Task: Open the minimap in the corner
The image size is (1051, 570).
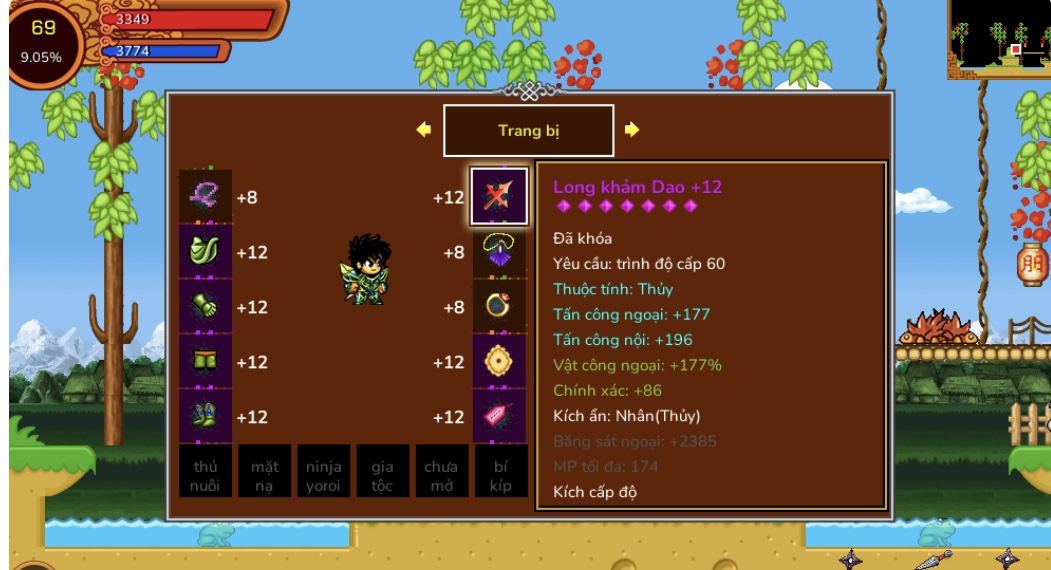Action: point(998,38)
